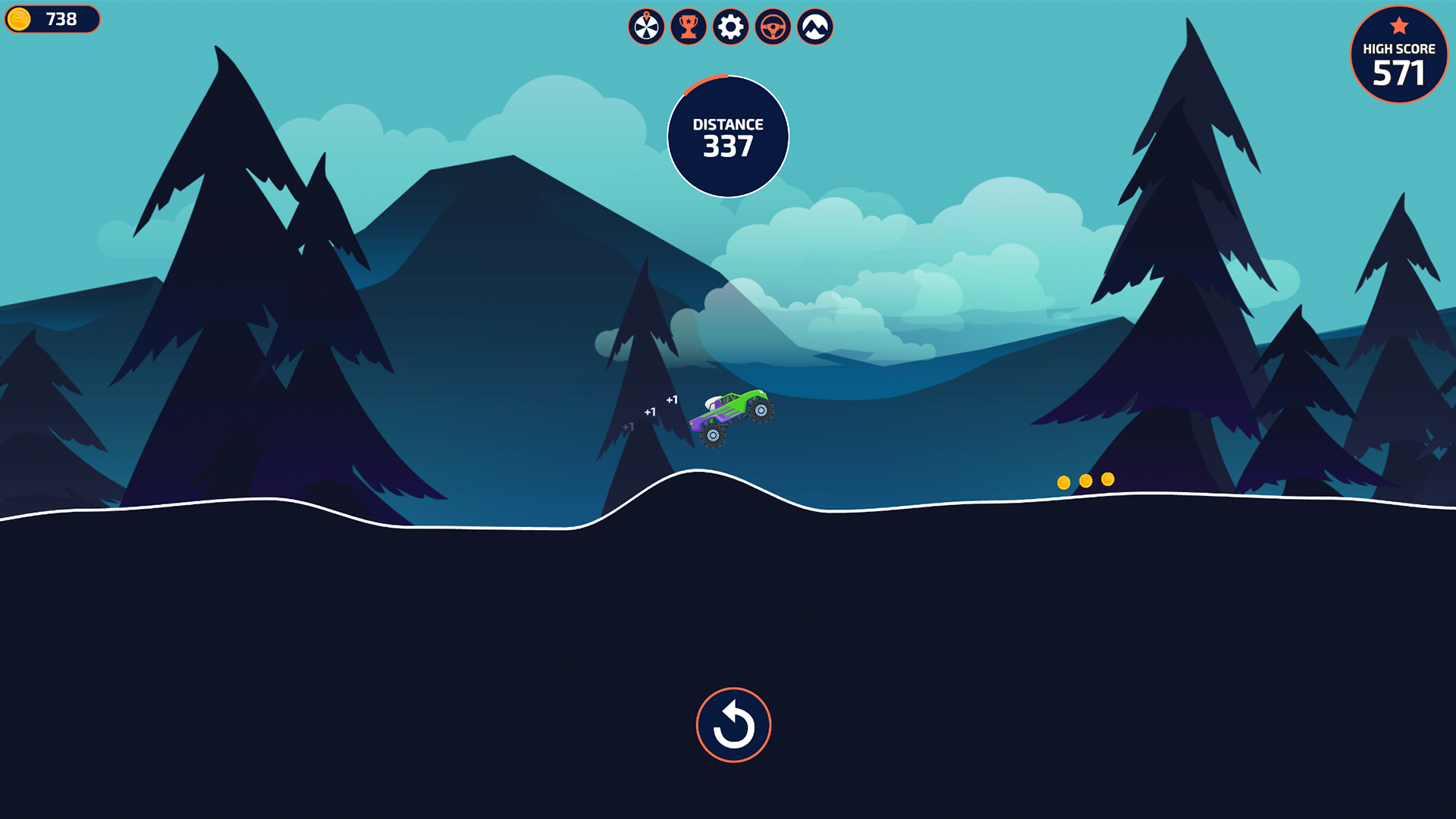Click the middle coin near the right trees
Screen dimensions: 1456x819
1084,479
